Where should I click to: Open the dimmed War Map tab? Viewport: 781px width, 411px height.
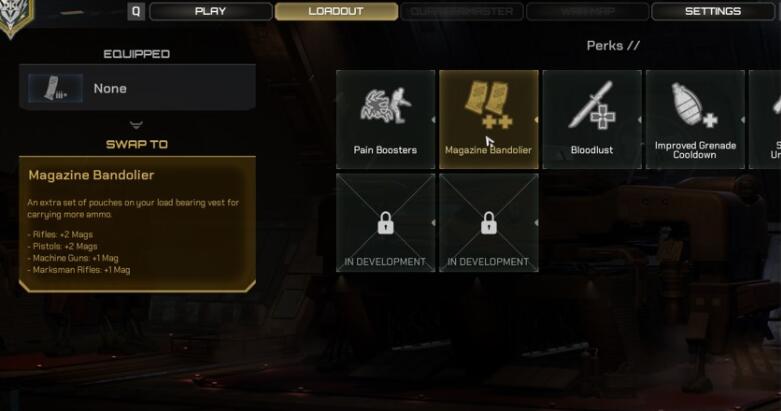[x=588, y=12]
